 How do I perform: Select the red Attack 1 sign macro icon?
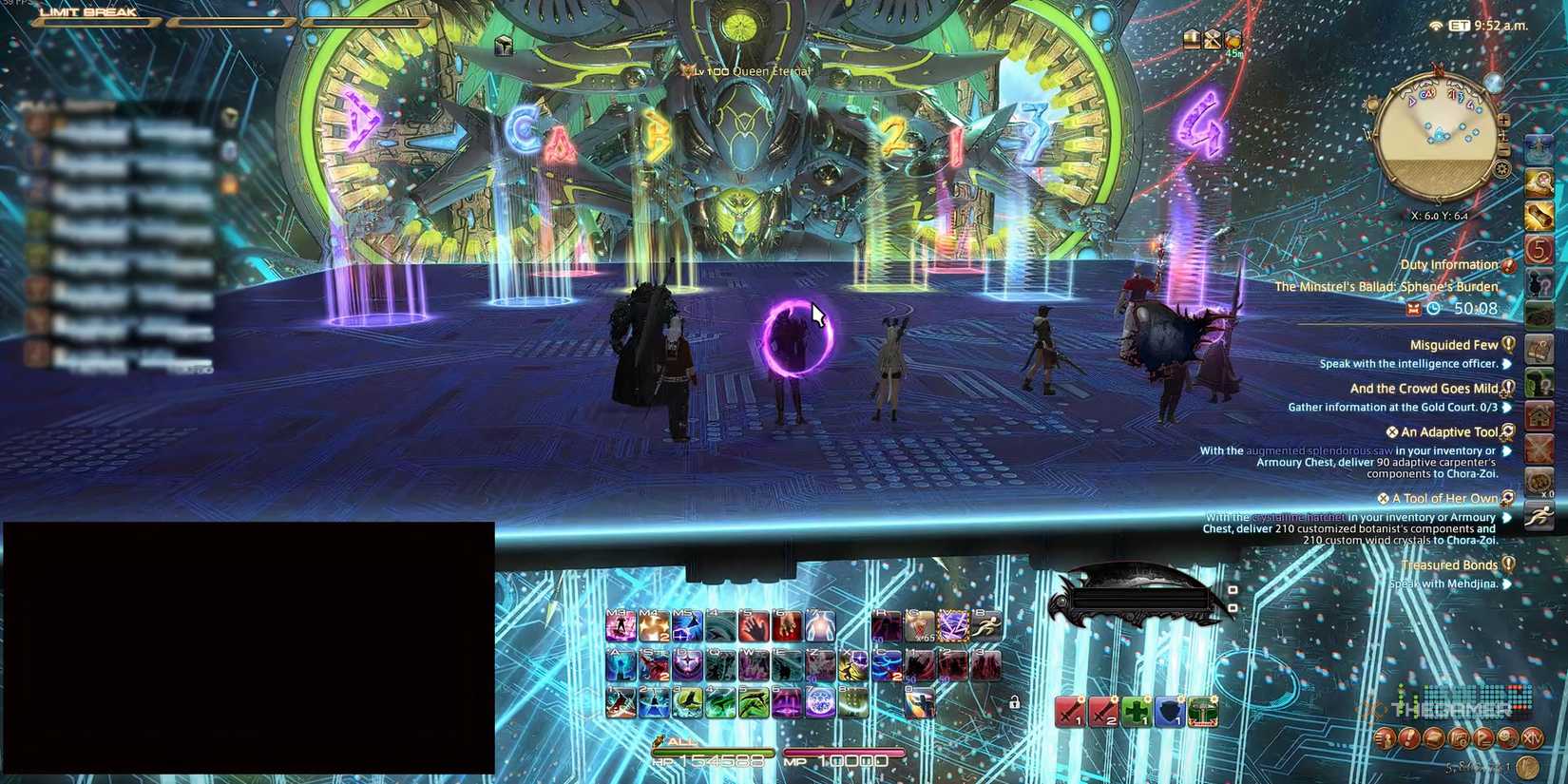[x=1071, y=711]
